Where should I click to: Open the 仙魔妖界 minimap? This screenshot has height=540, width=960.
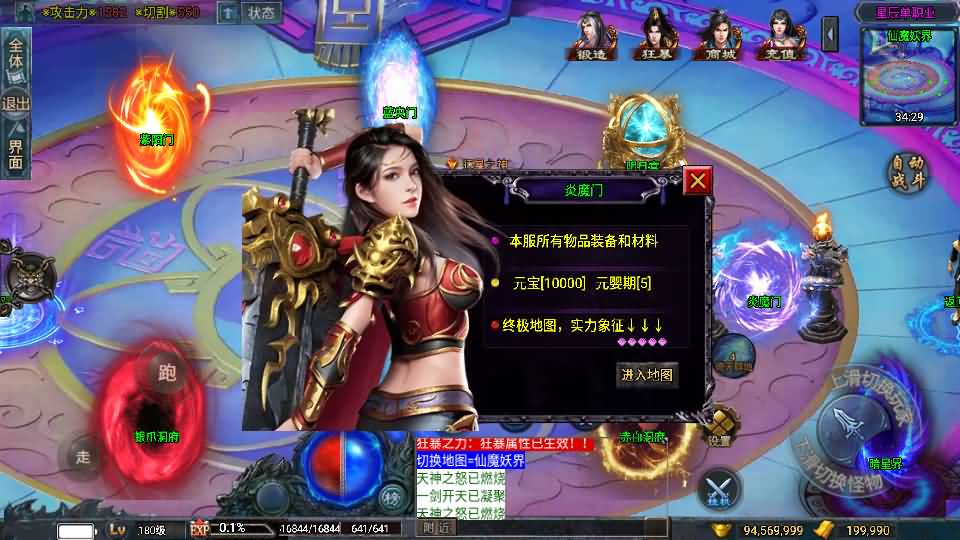click(x=909, y=77)
